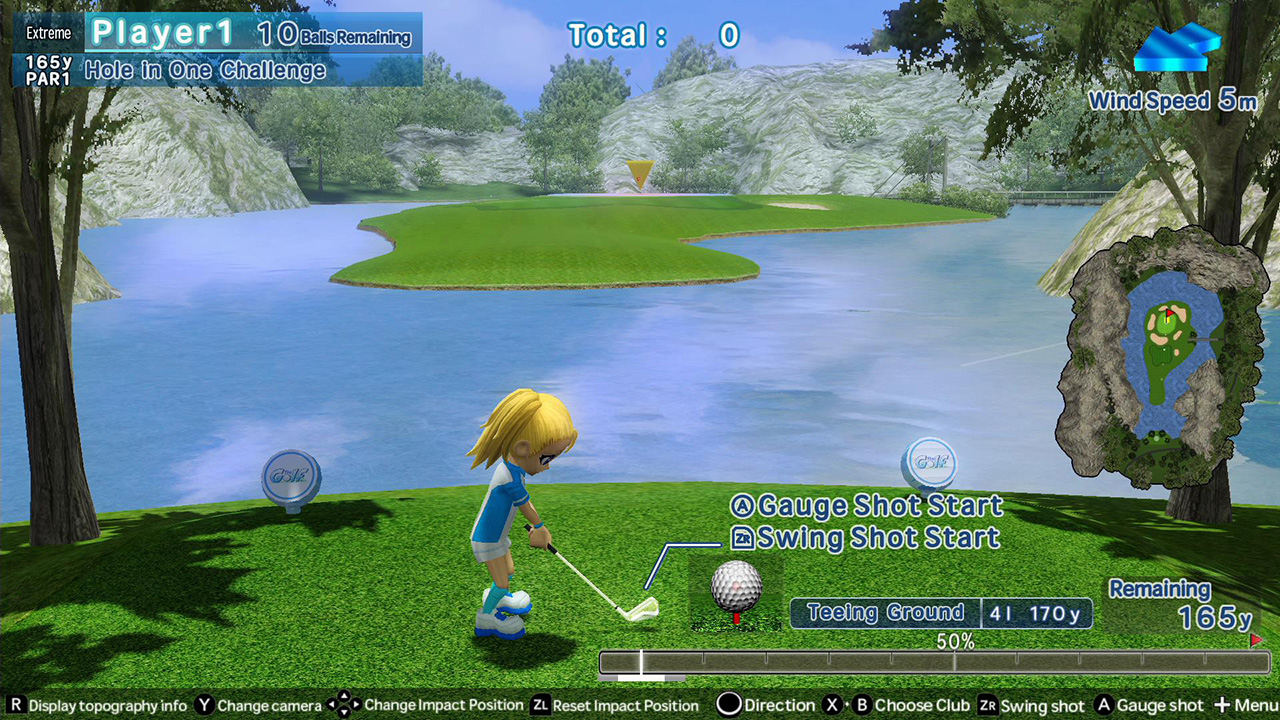
Task: Open the game Menu with the plus option
Action: coord(1224,704)
